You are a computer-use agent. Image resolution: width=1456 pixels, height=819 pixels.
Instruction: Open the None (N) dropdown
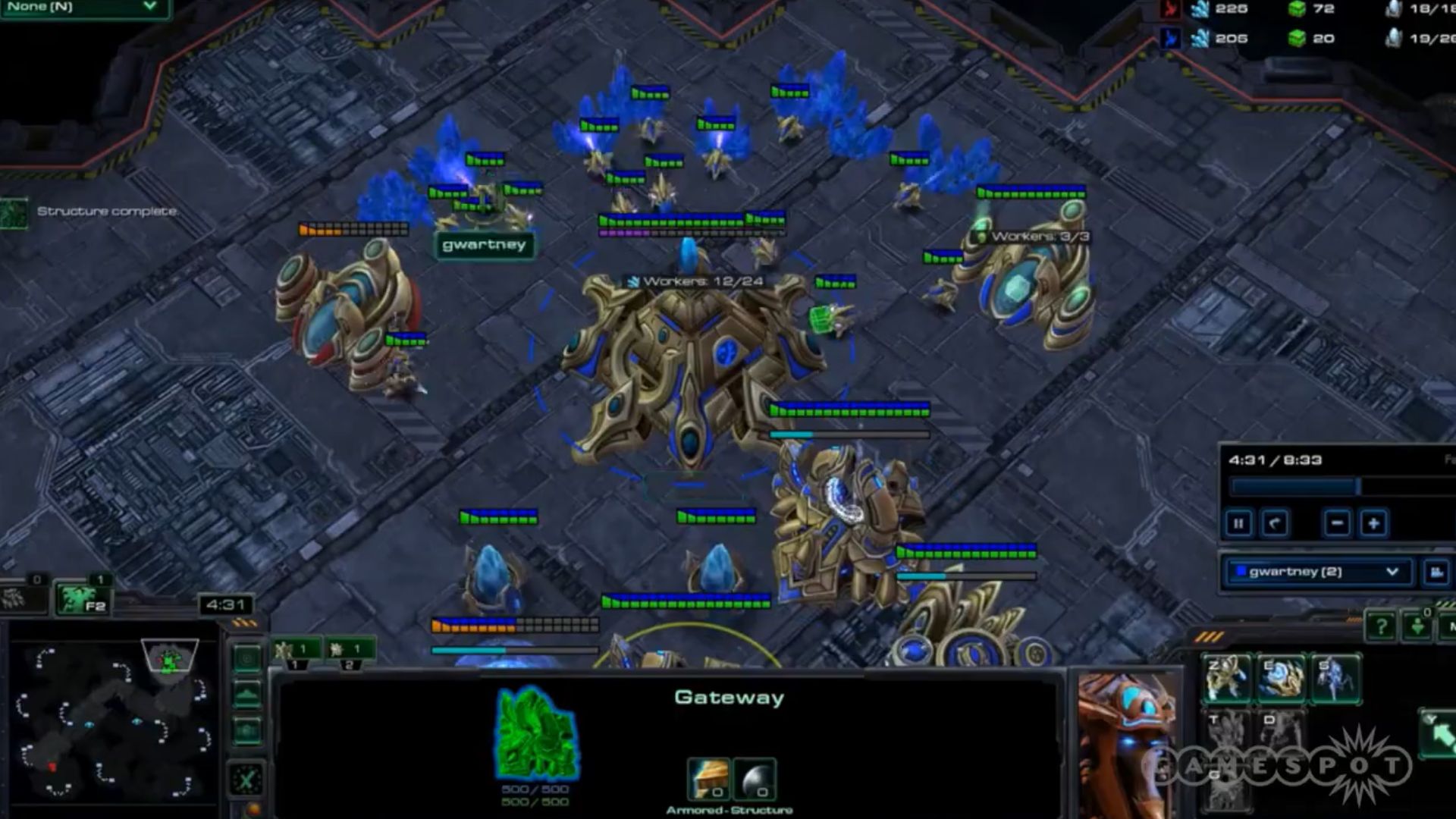(x=83, y=8)
